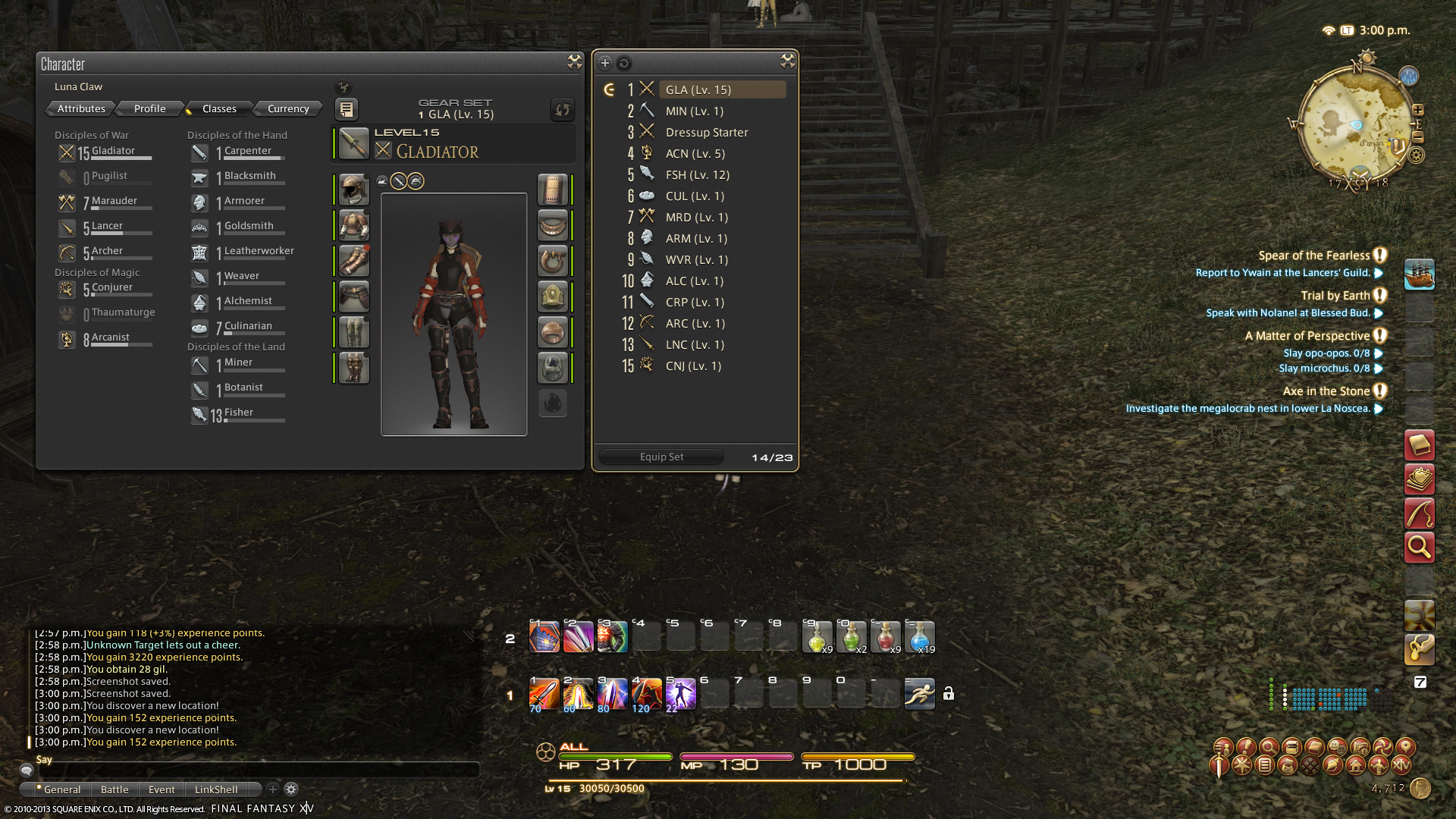1456x819 pixels.
Task: Open the Spear of the Fearless quest
Action: pos(1313,256)
